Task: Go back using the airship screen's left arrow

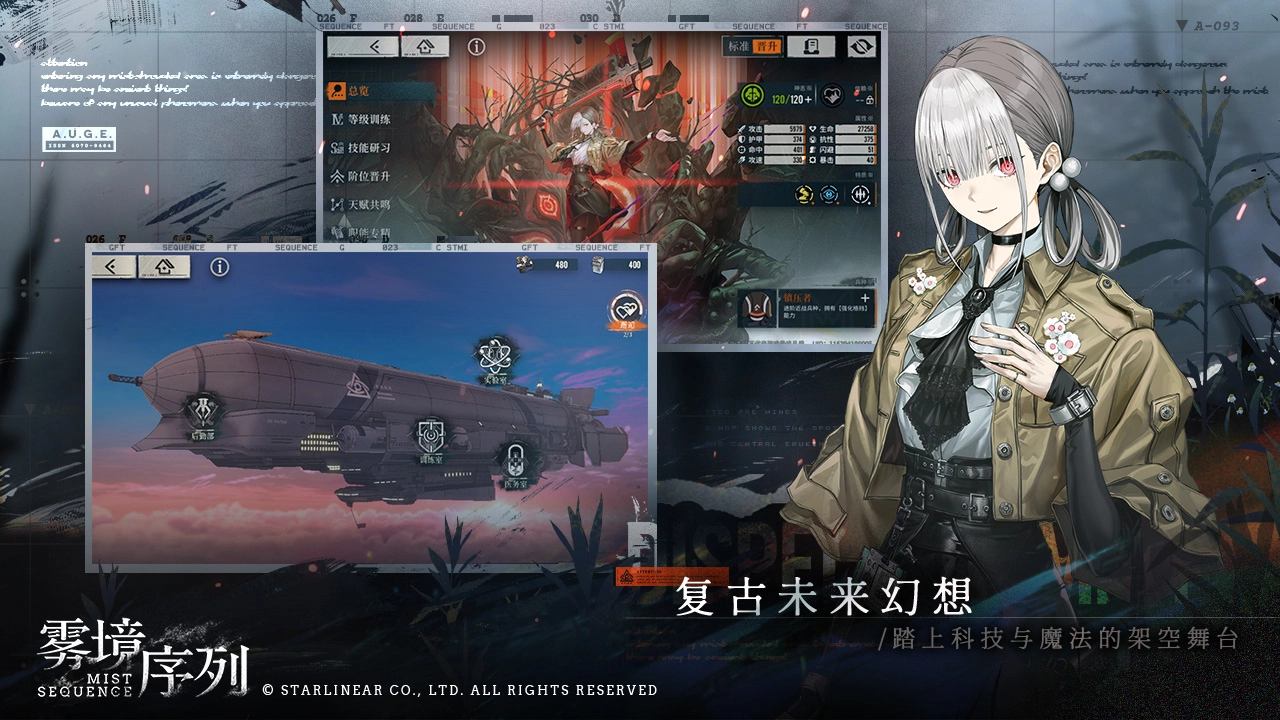Action: point(112,267)
